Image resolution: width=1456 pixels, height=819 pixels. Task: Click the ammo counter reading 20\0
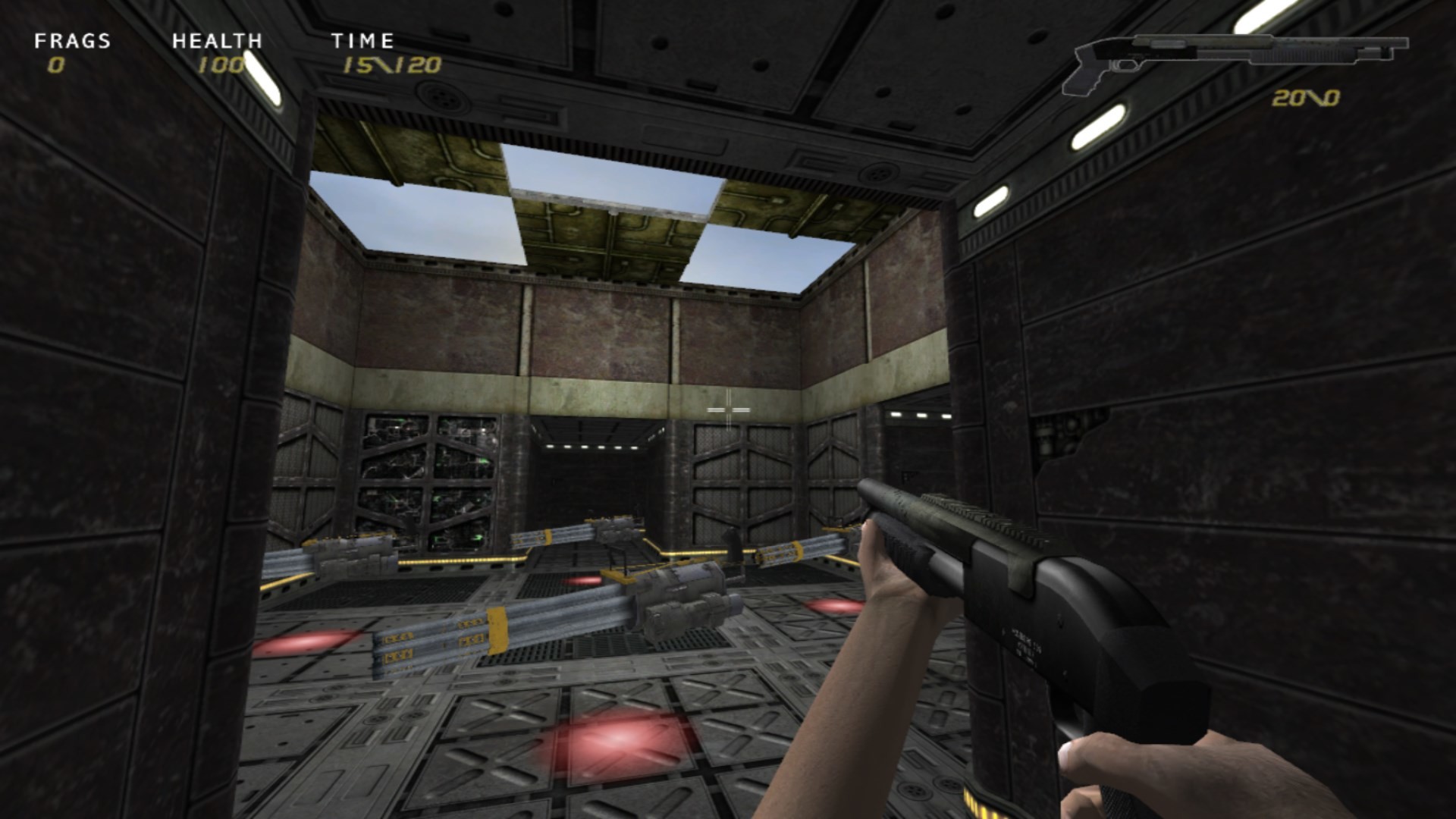(x=1307, y=98)
